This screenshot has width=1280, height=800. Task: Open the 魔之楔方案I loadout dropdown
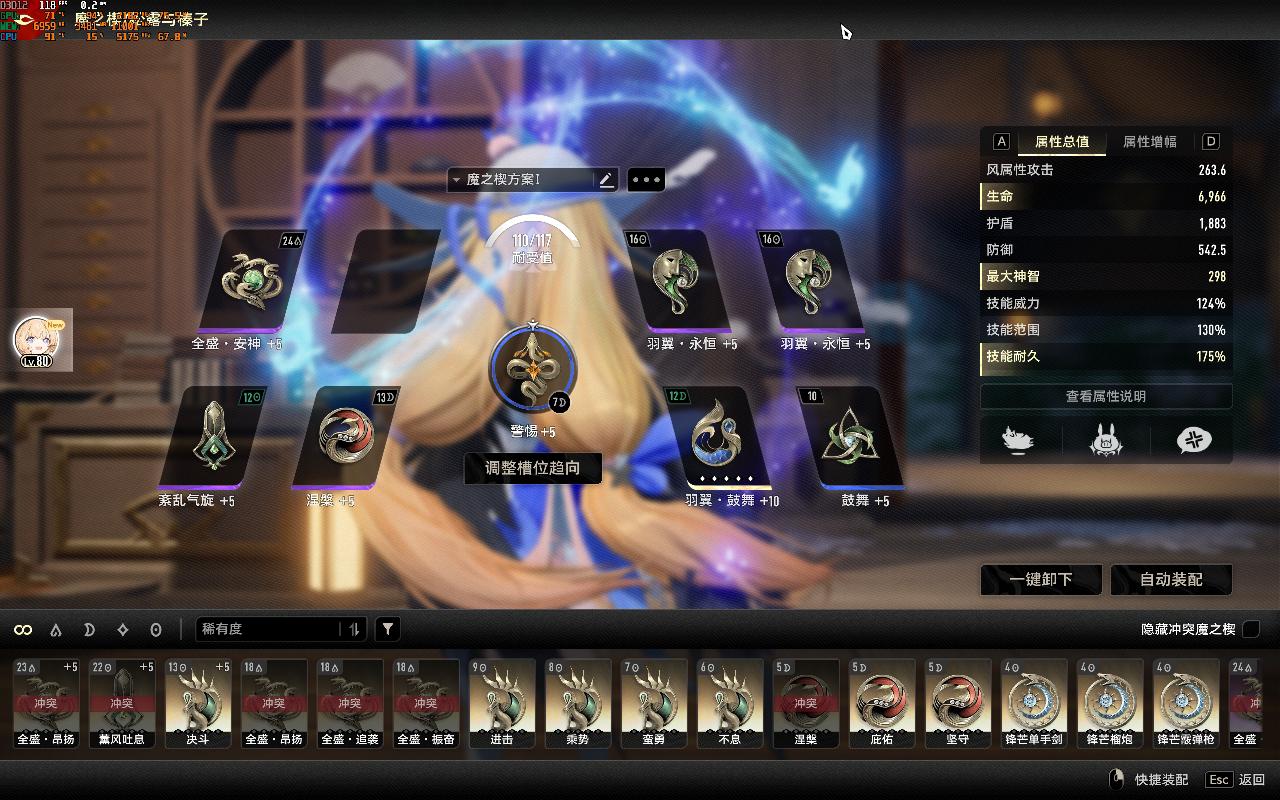point(520,180)
